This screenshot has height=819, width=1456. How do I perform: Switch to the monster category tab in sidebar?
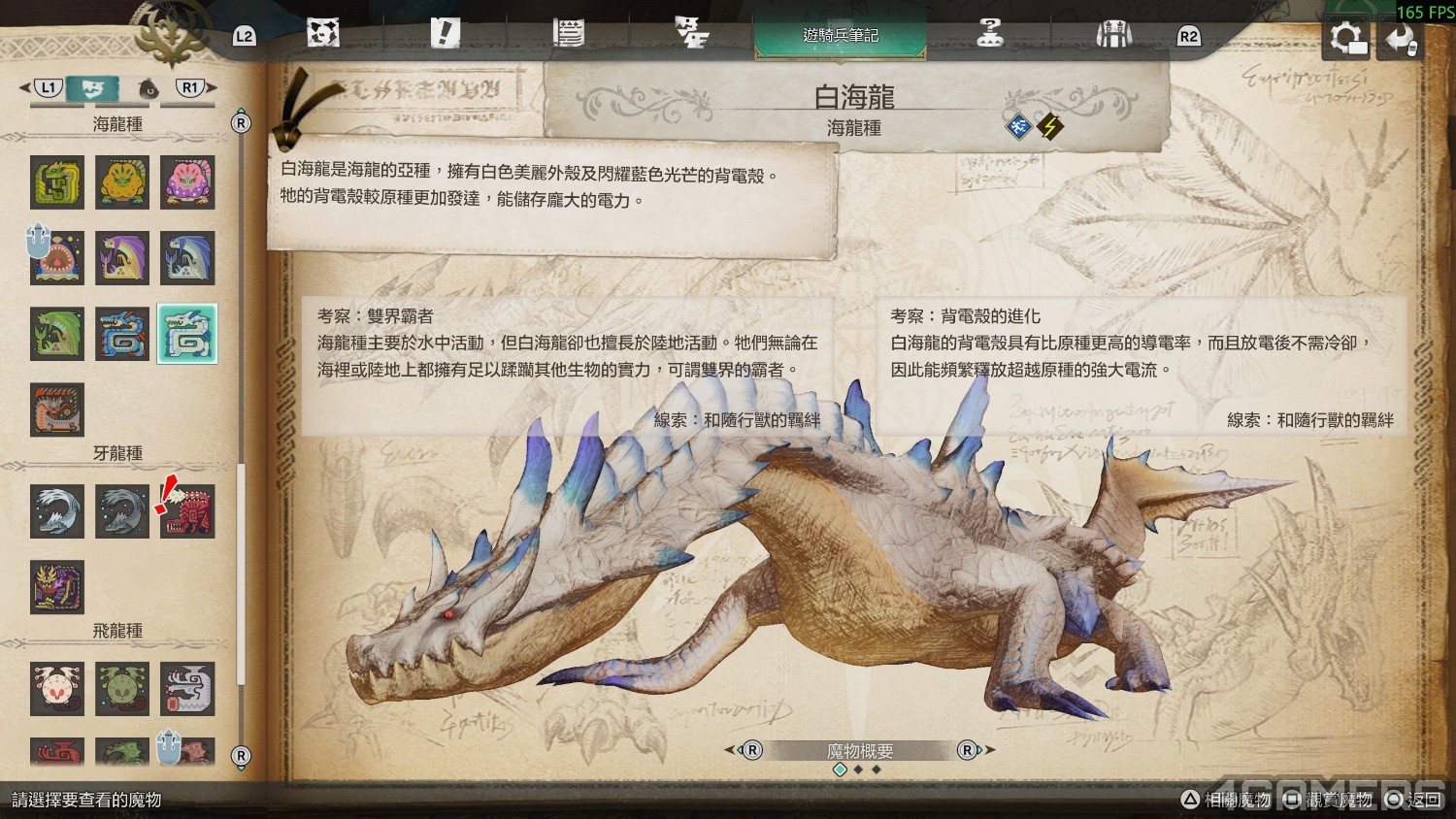[x=93, y=89]
